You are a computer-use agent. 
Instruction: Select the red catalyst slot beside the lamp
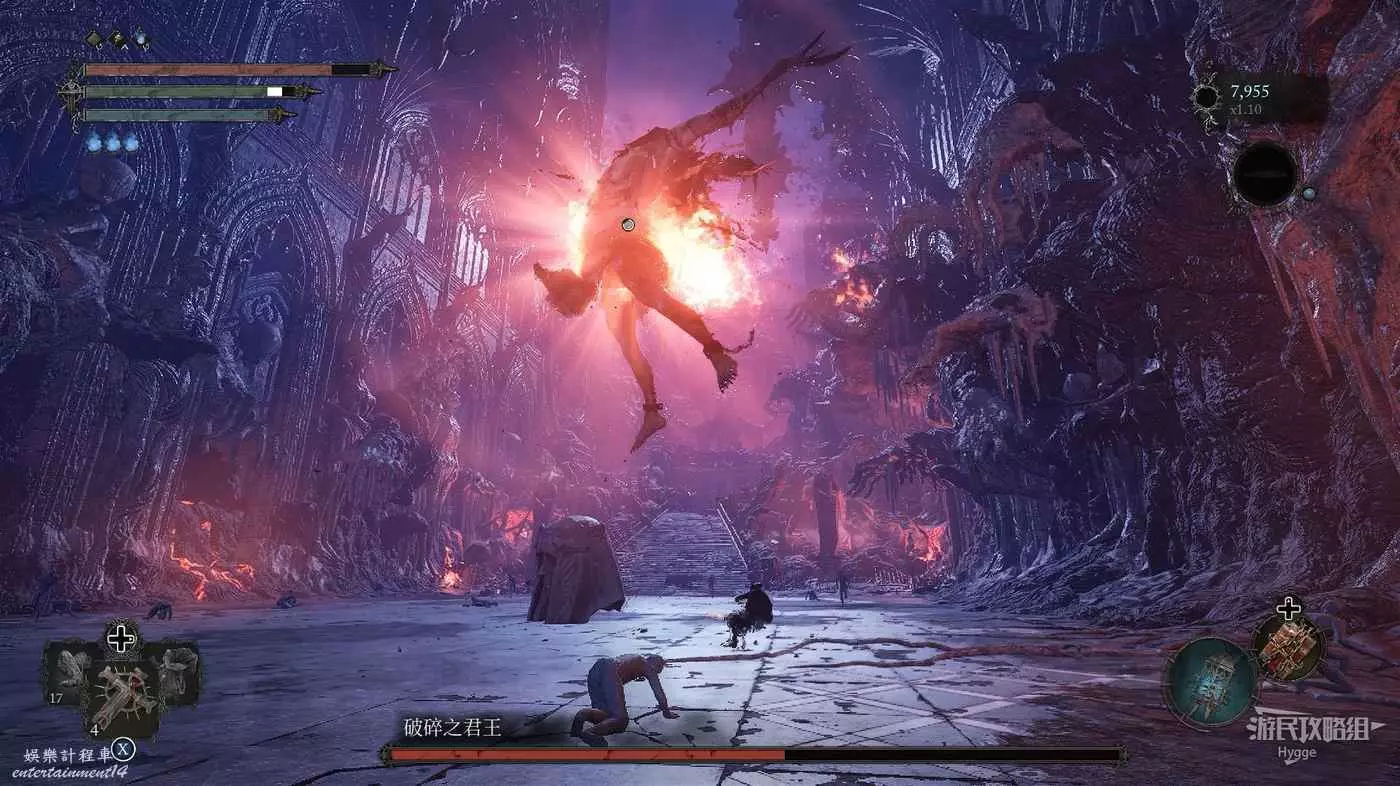(x=1288, y=647)
